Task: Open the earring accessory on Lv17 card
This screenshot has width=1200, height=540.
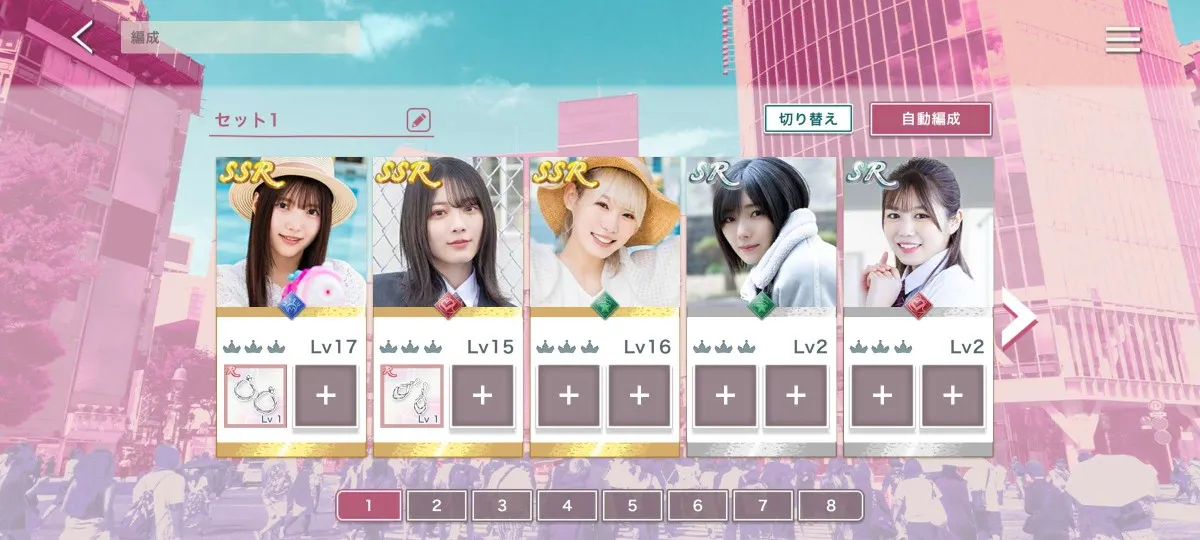Action: pos(256,395)
